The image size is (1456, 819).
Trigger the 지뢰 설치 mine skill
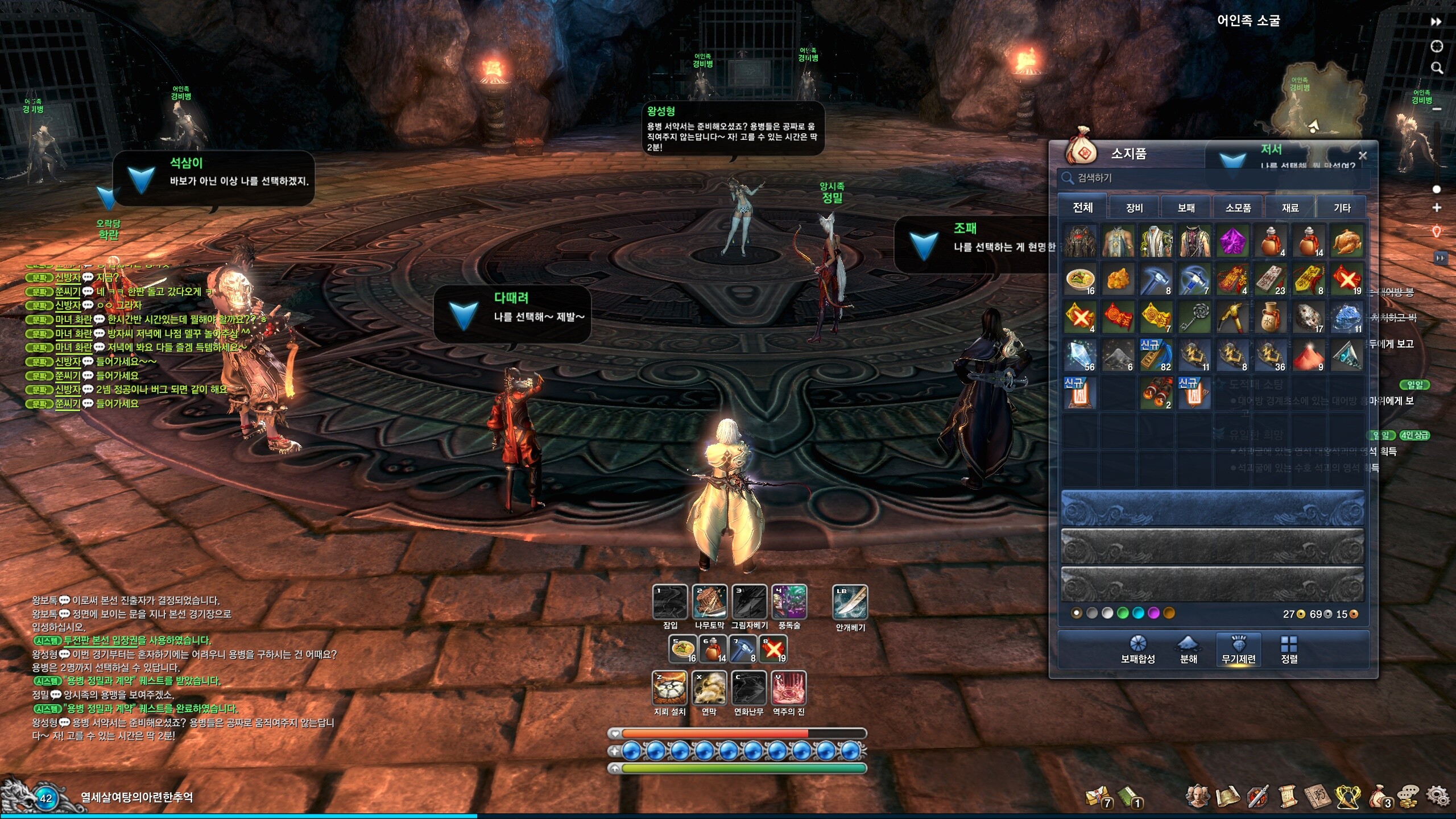pyautogui.click(x=669, y=688)
